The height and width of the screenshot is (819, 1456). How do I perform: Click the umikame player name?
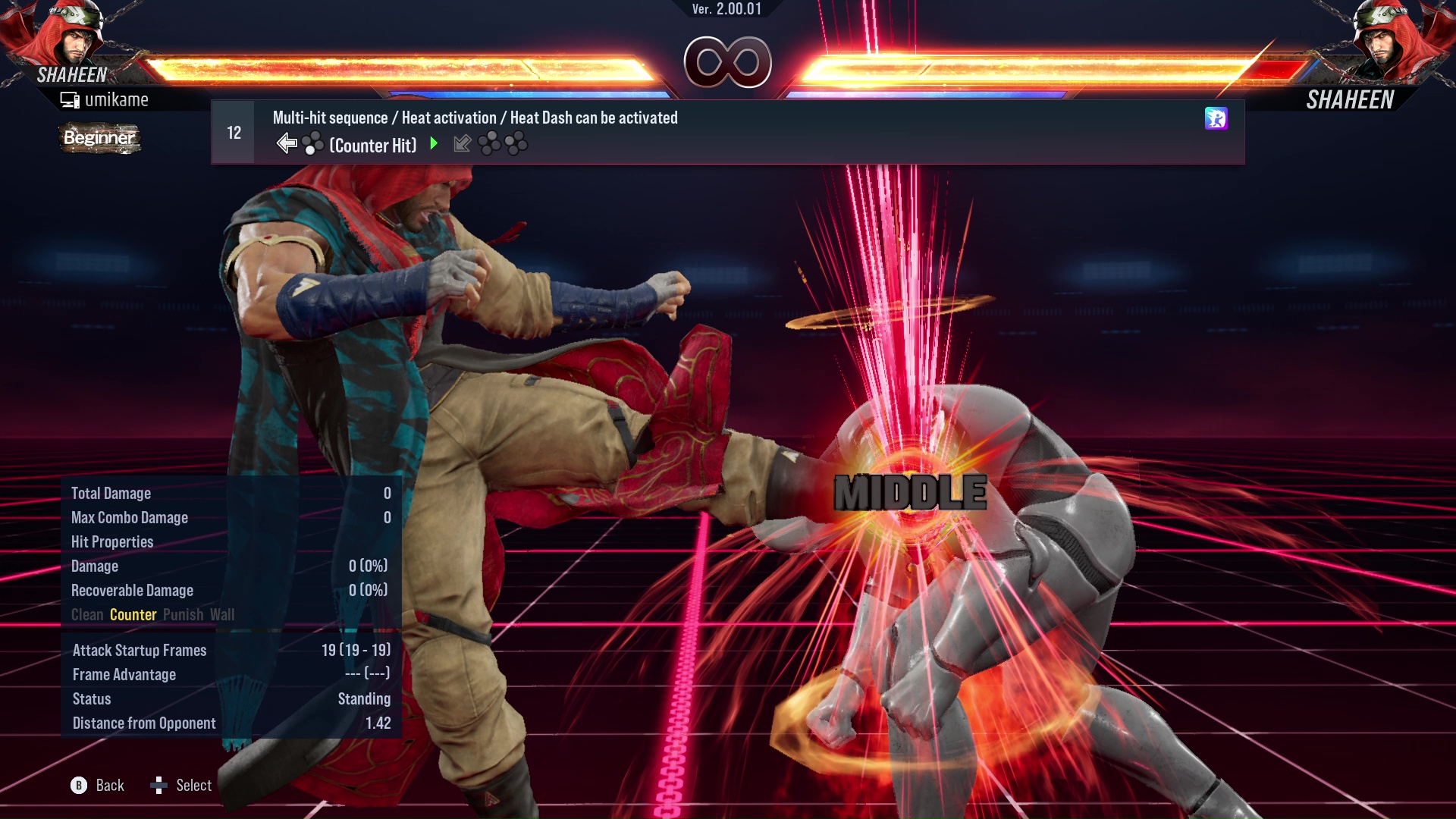coord(118,99)
